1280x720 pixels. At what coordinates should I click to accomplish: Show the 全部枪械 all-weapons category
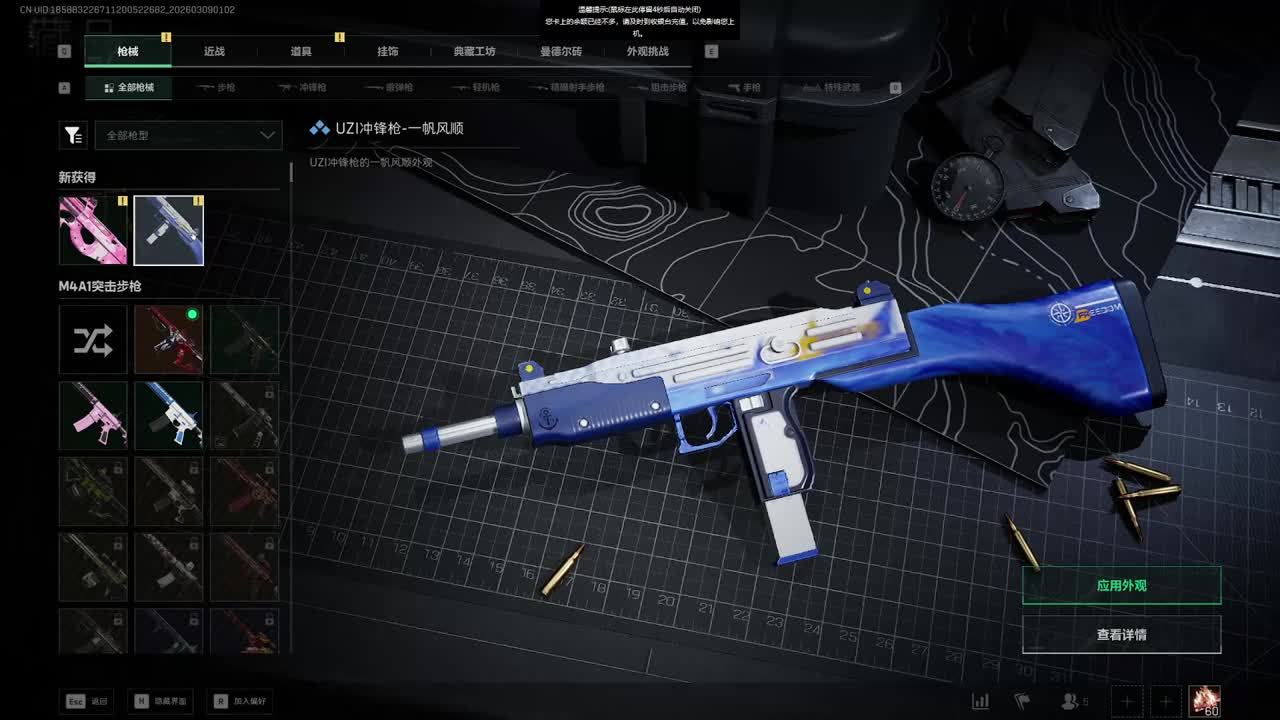pos(128,88)
